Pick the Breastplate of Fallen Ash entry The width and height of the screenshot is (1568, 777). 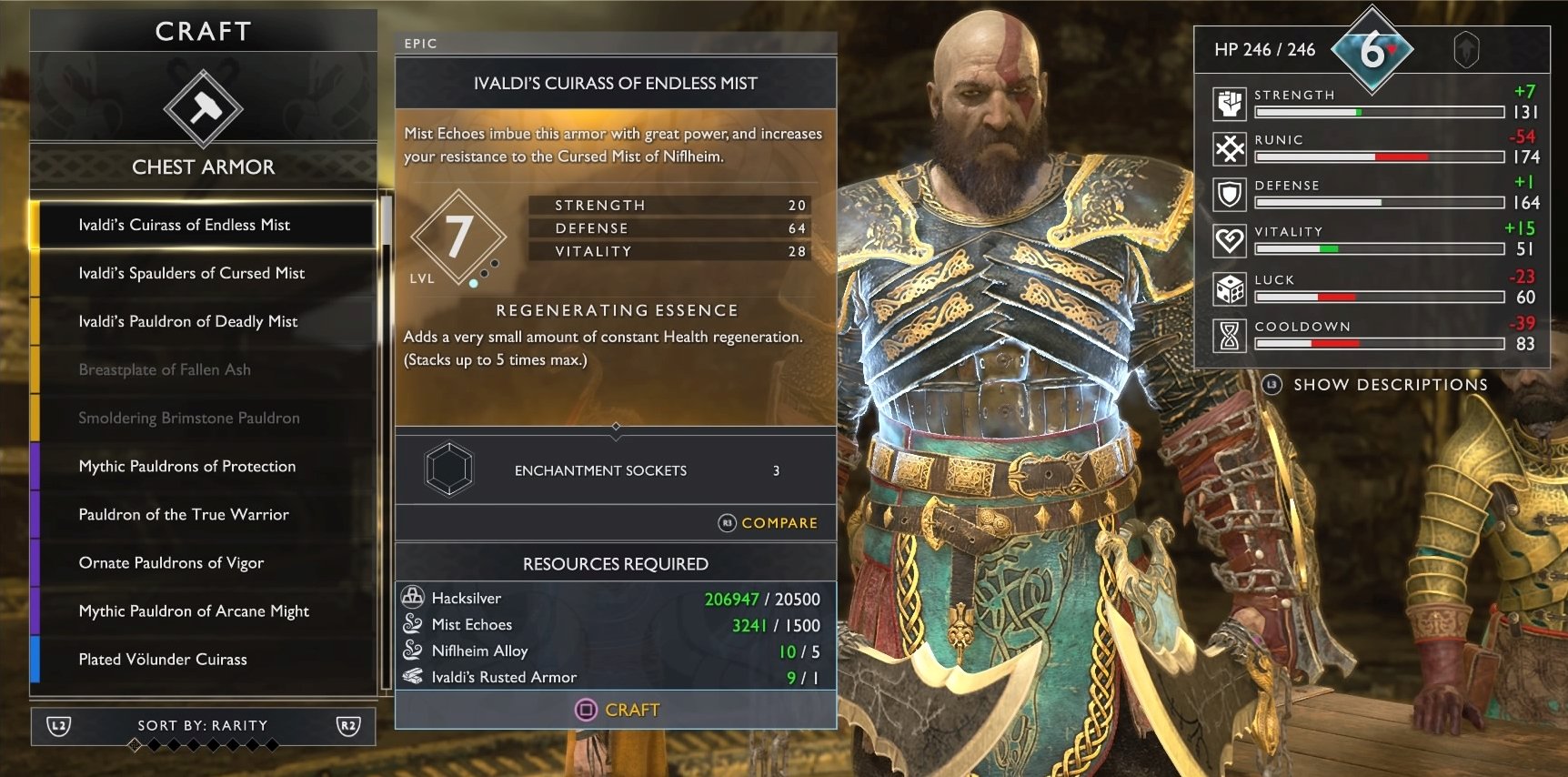(x=203, y=369)
